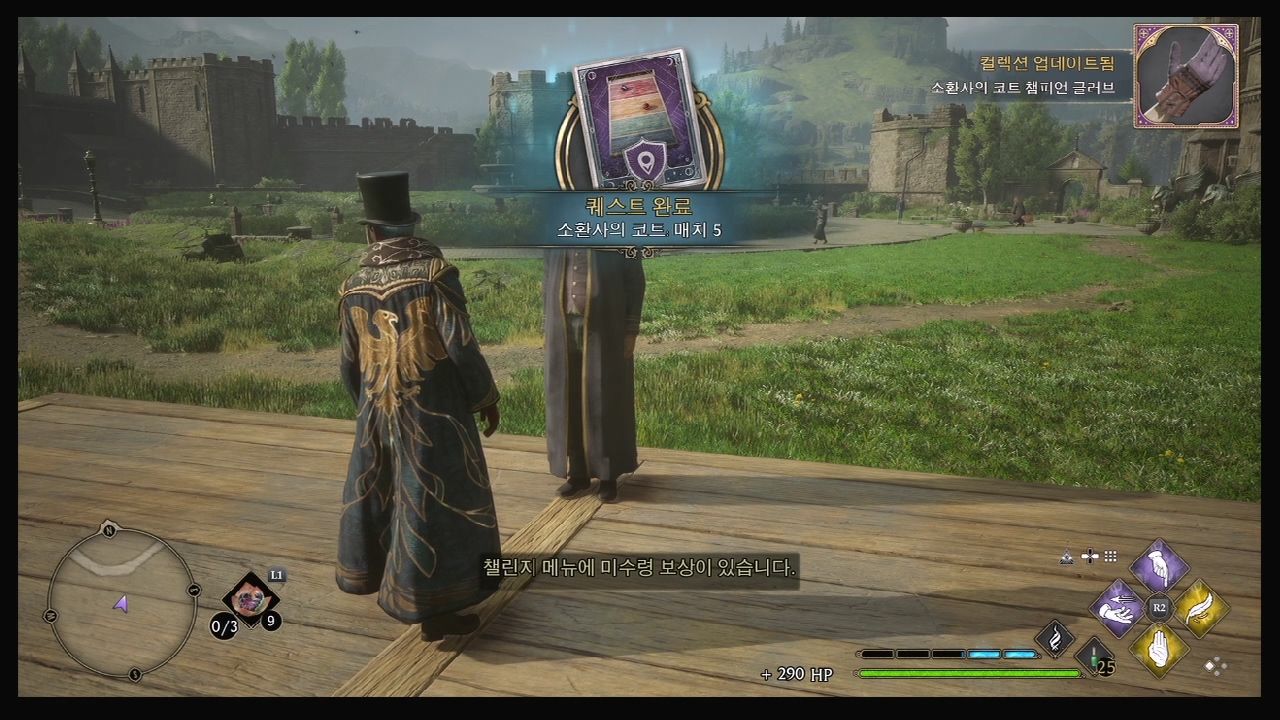Click the Summoner's Court champion gloves thumbnail
Screen dimensions: 1280x720
click(1186, 76)
